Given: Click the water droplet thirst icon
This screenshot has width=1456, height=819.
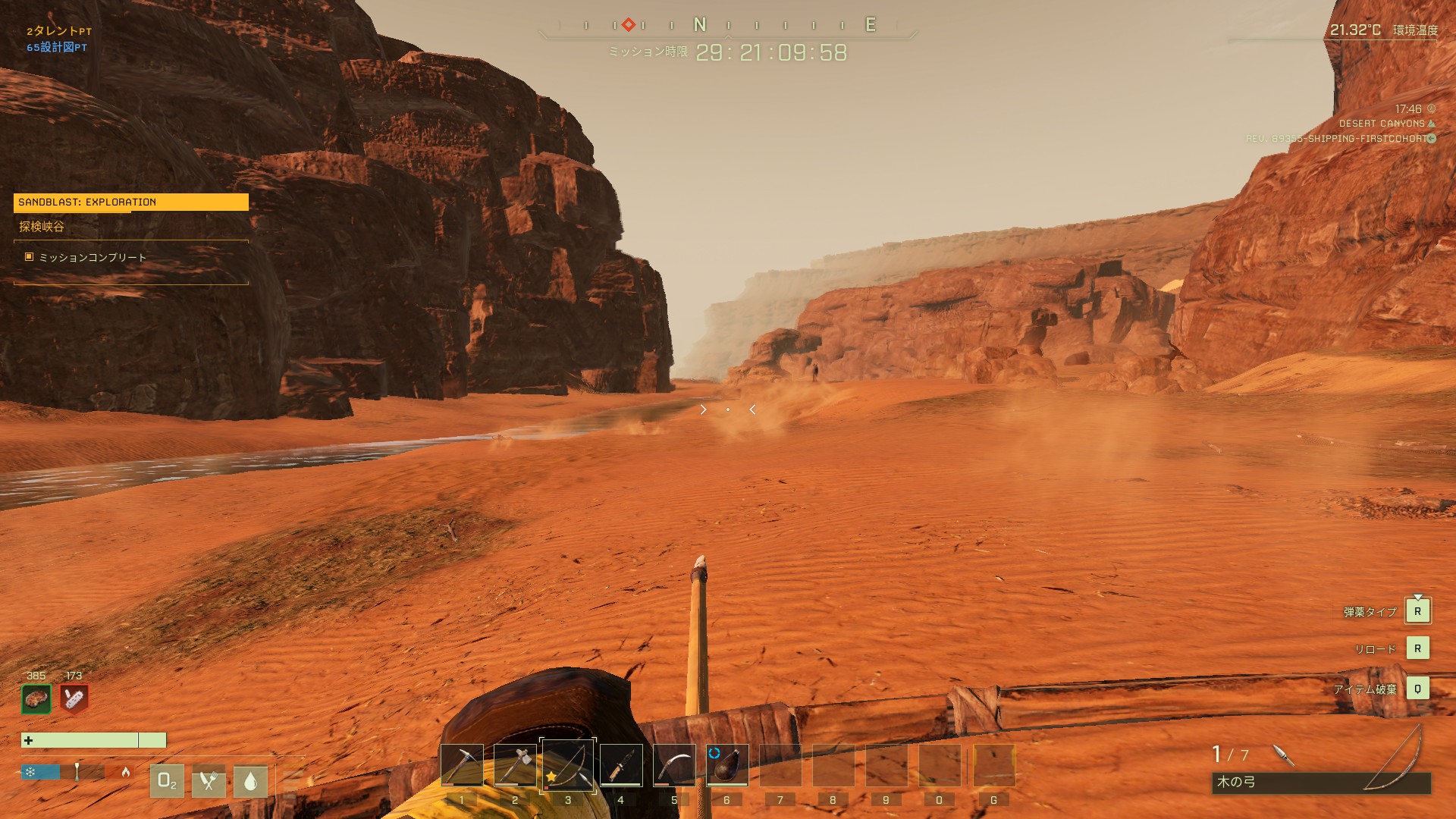Looking at the screenshot, I should pyautogui.click(x=251, y=781).
